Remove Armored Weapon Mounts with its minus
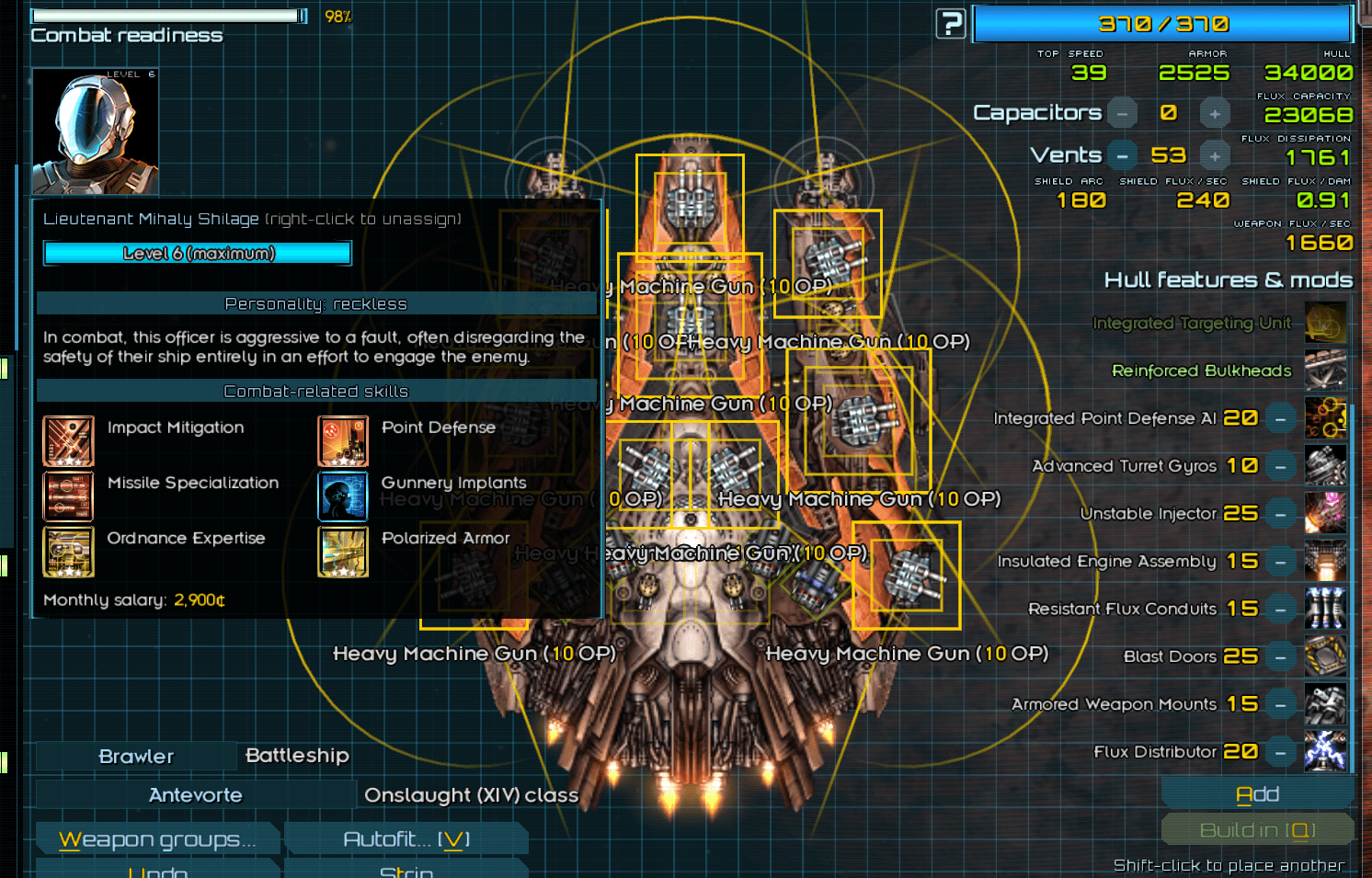The width and height of the screenshot is (1372, 878). click(1281, 704)
